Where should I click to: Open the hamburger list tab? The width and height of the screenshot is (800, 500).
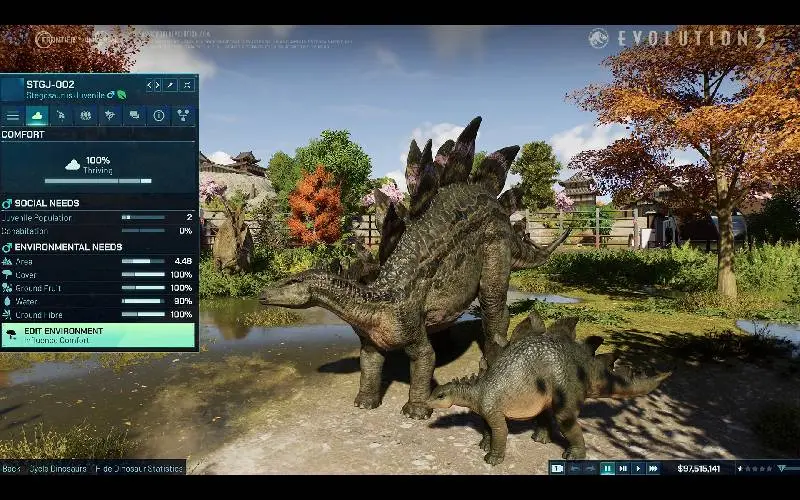13,116
